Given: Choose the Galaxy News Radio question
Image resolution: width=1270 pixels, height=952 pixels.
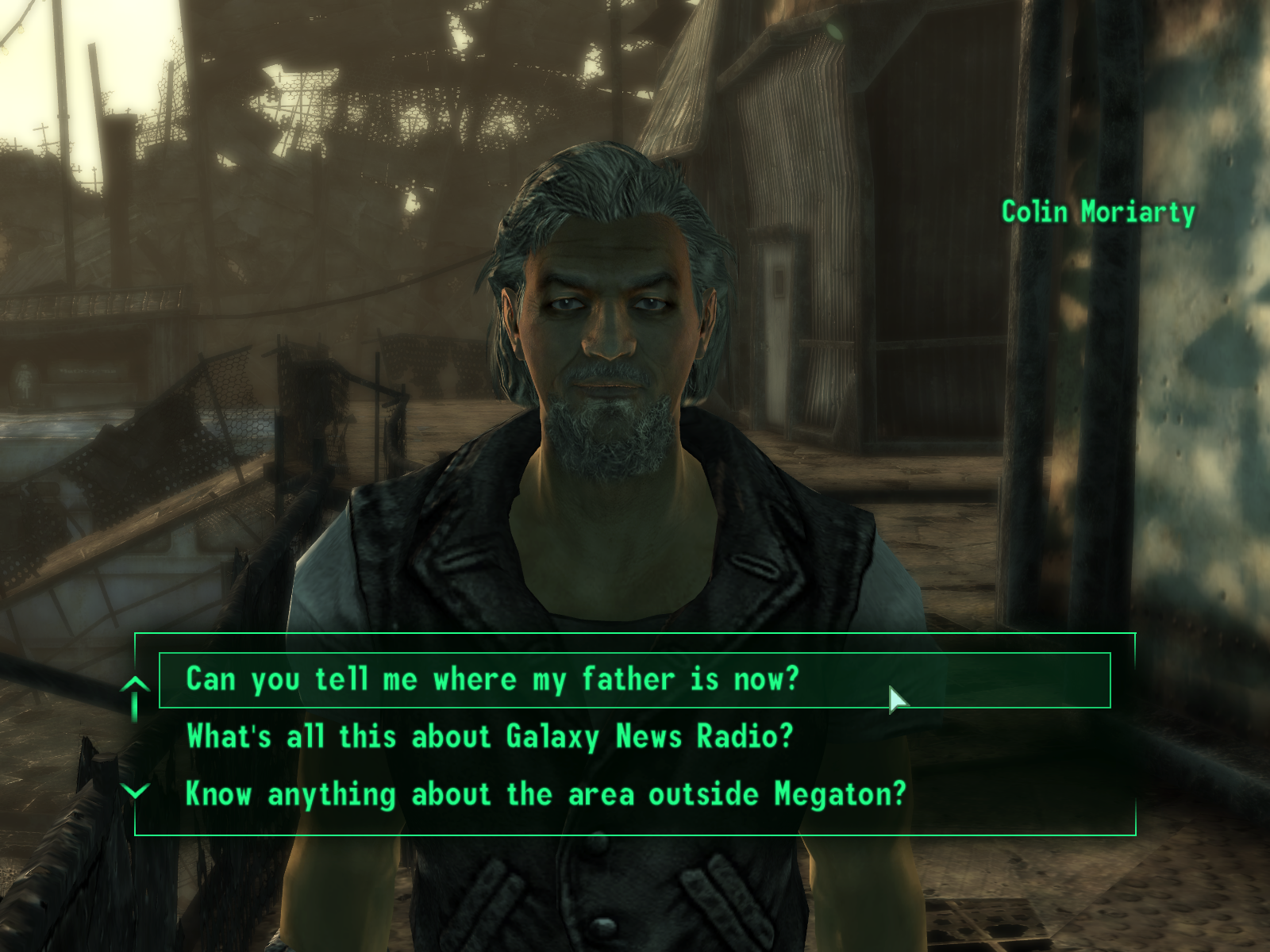Looking at the screenshot, I should click(x=490, y=737).
